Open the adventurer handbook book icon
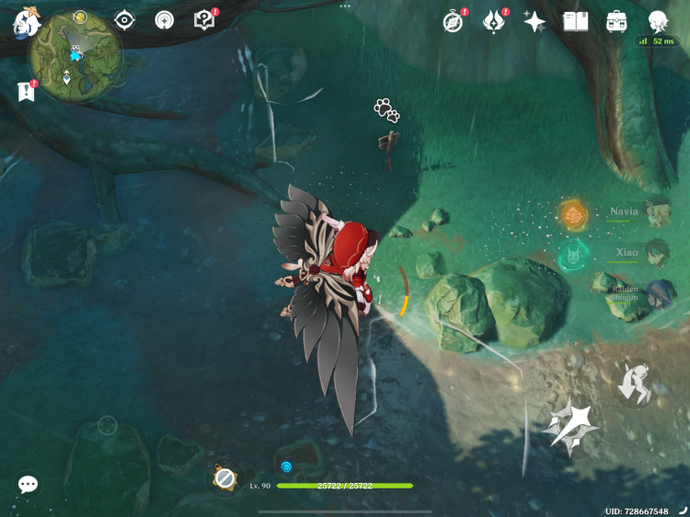Image resolution: width=690 pixels, height=517 pixels. click(575, 21)
